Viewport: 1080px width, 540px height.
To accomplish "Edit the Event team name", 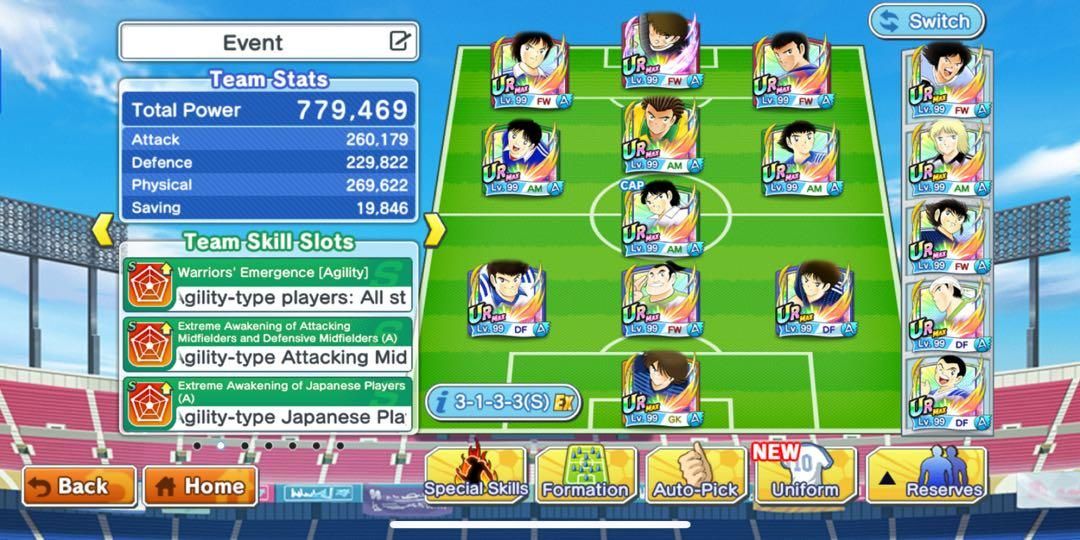I will click(x=399, y=42).
